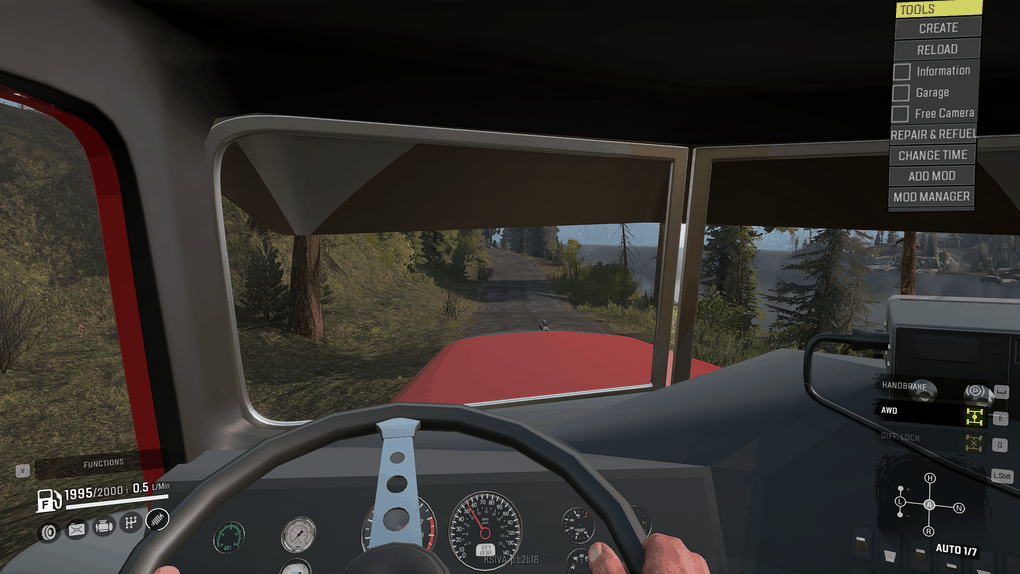Choose Low gear on the gearbox
The image size is (1020, 574).
coord(900,500)
